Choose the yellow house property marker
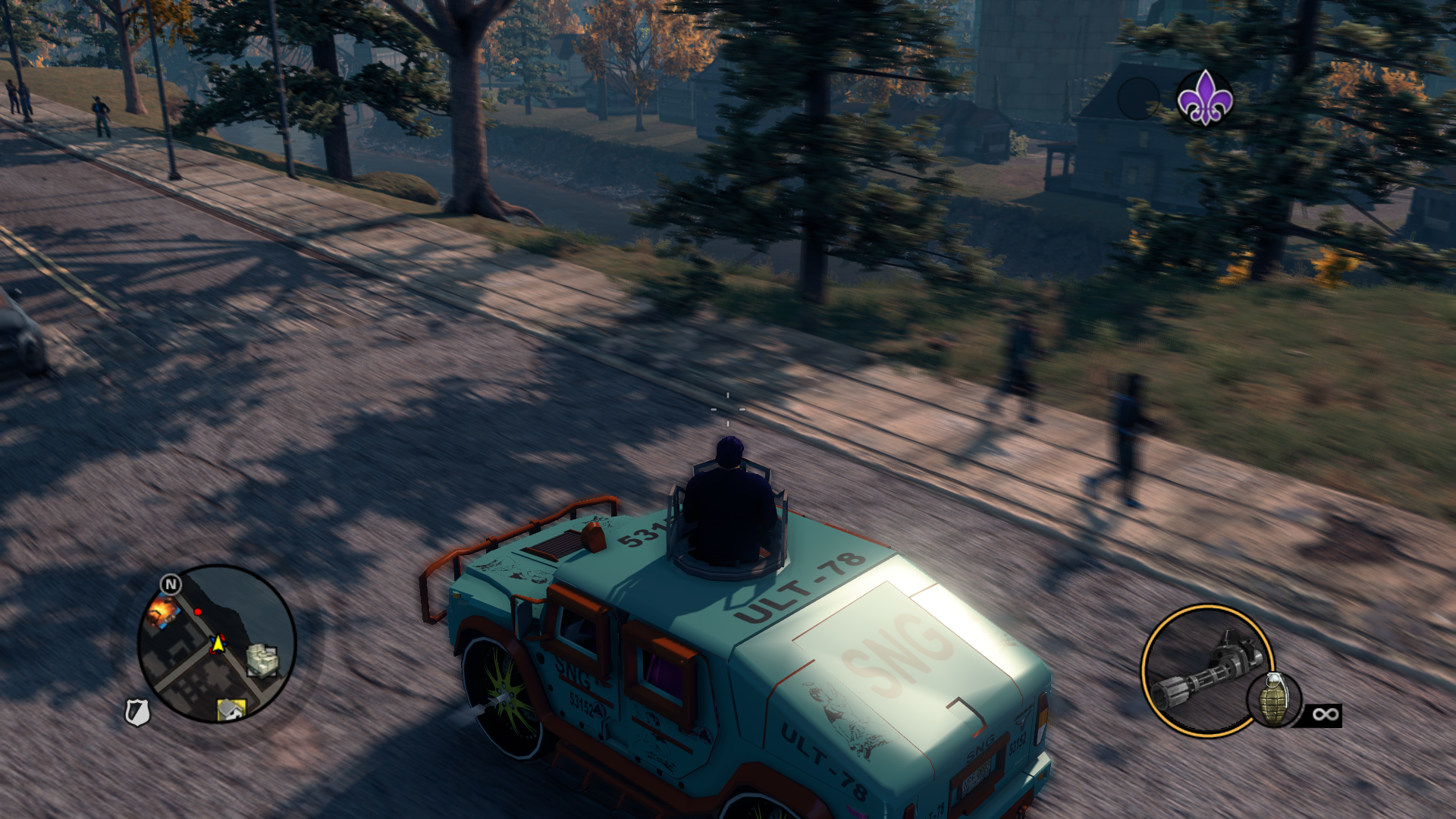Image resolution: width=1456 pixels, height=819 pixels. [x=231, y=709]
